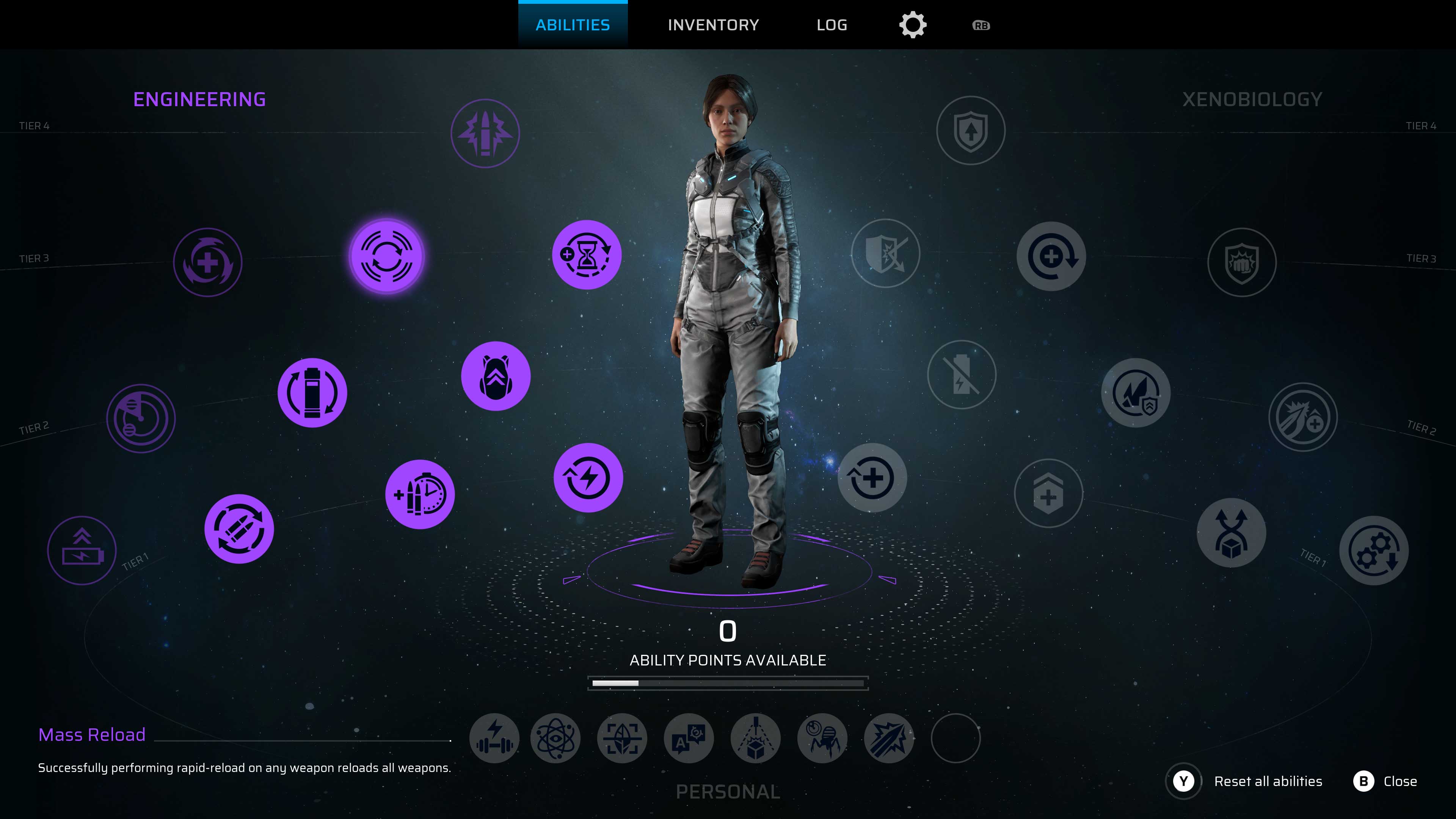Viewport: 1456px width, 819px height.
Task: Select the Abilities tab
Action: pos(573,25)
